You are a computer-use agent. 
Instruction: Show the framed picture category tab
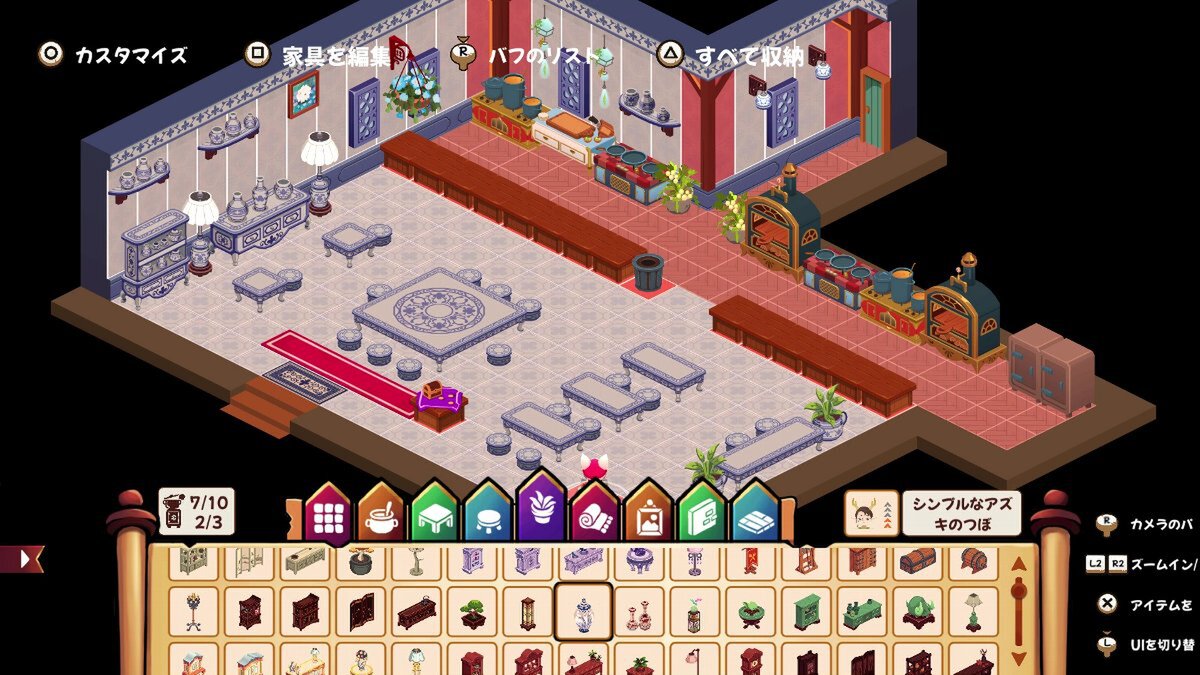pyautogui.click(x=649, y=517)
